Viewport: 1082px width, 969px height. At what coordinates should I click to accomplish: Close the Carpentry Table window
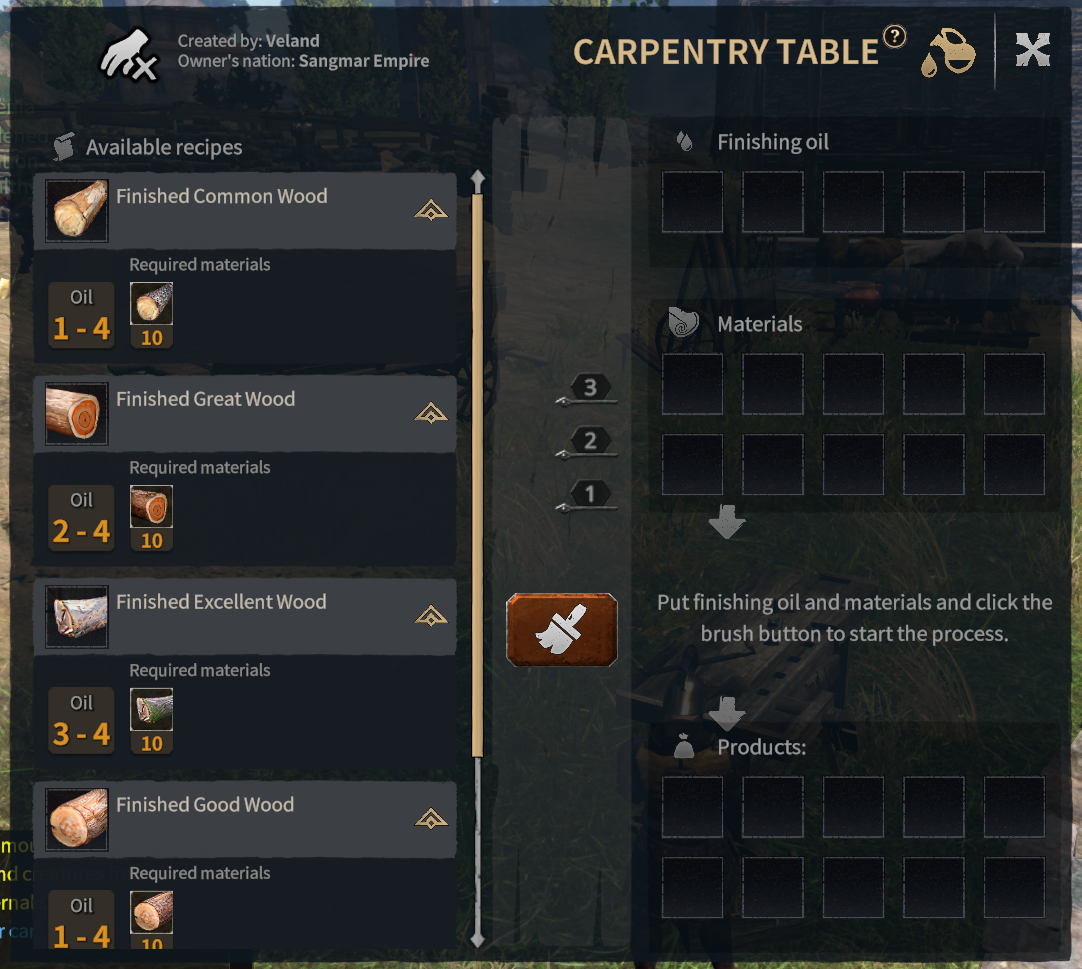click(x=1032, y=50)
